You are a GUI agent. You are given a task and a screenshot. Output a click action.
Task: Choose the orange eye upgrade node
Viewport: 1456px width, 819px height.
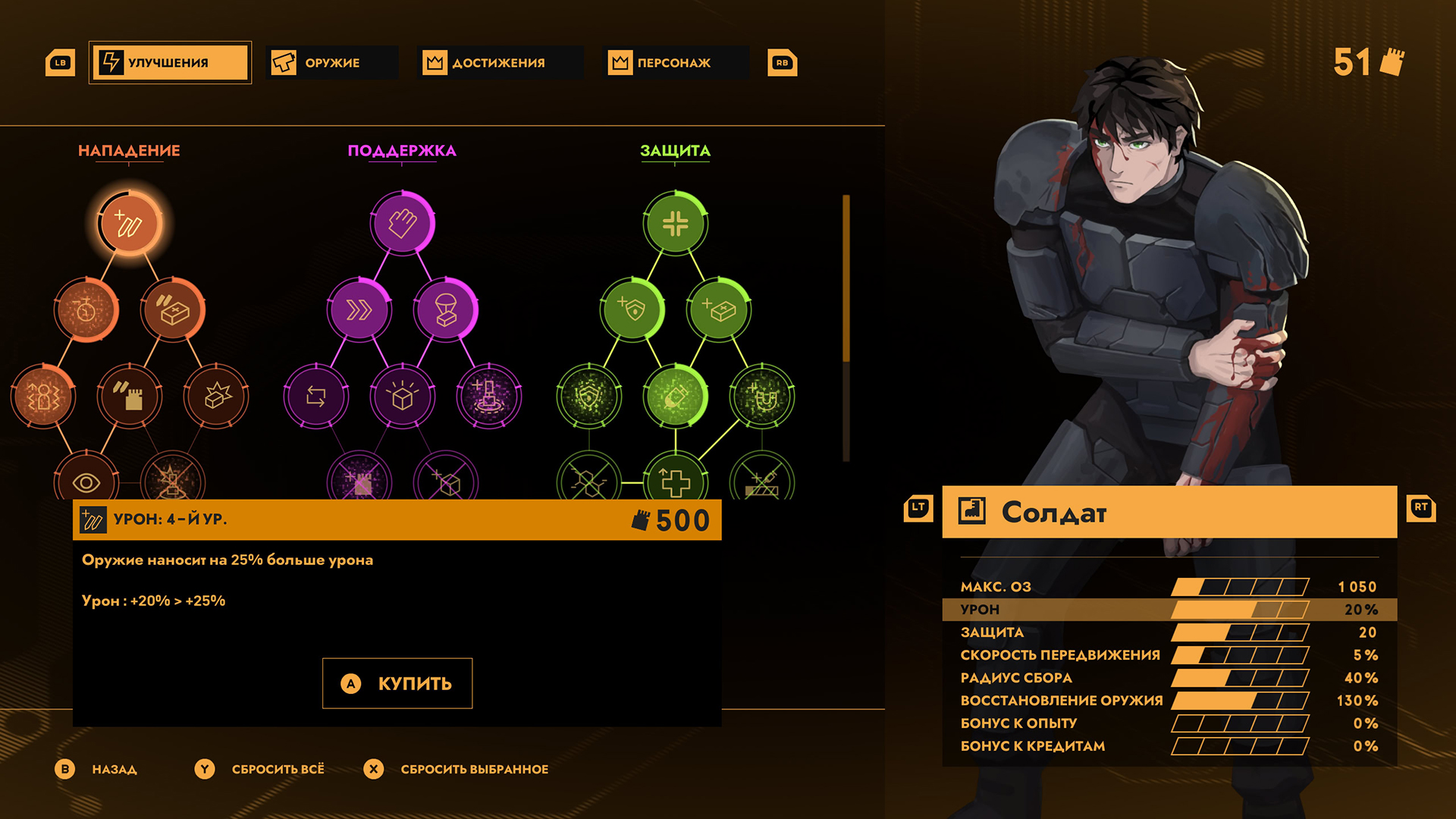(x=86, y=482)
